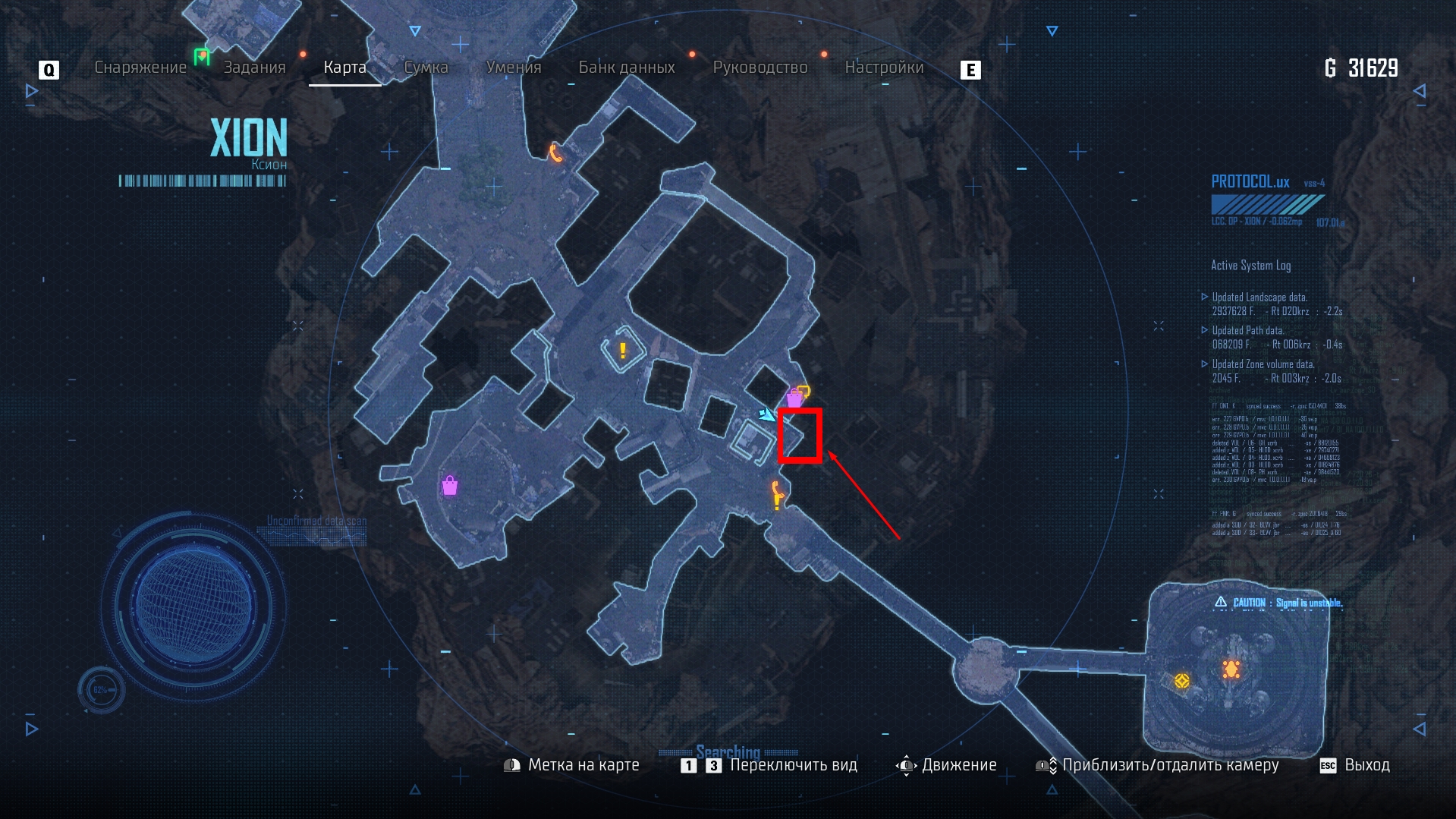Click the orange phone marker with exclamation mark
The height and width of the screenshot is (819, 1456).
tap(777, 494)
